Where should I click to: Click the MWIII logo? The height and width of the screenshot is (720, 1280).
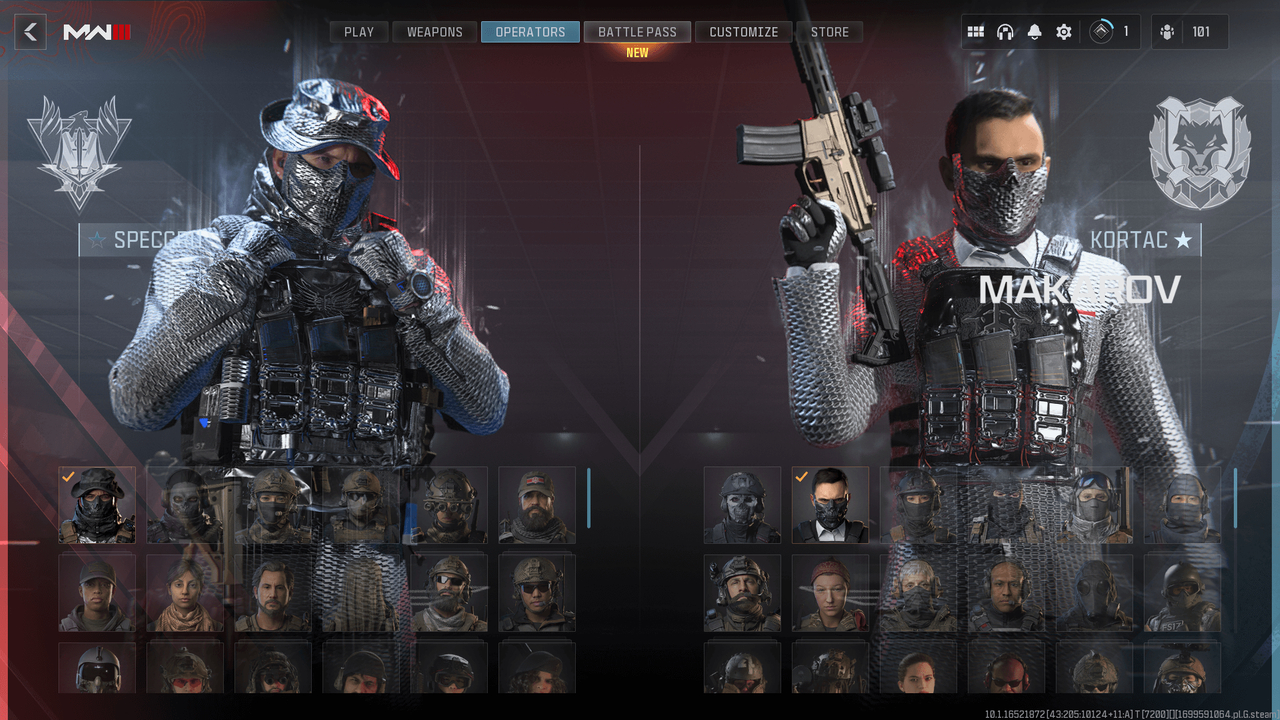pos(94,30)
